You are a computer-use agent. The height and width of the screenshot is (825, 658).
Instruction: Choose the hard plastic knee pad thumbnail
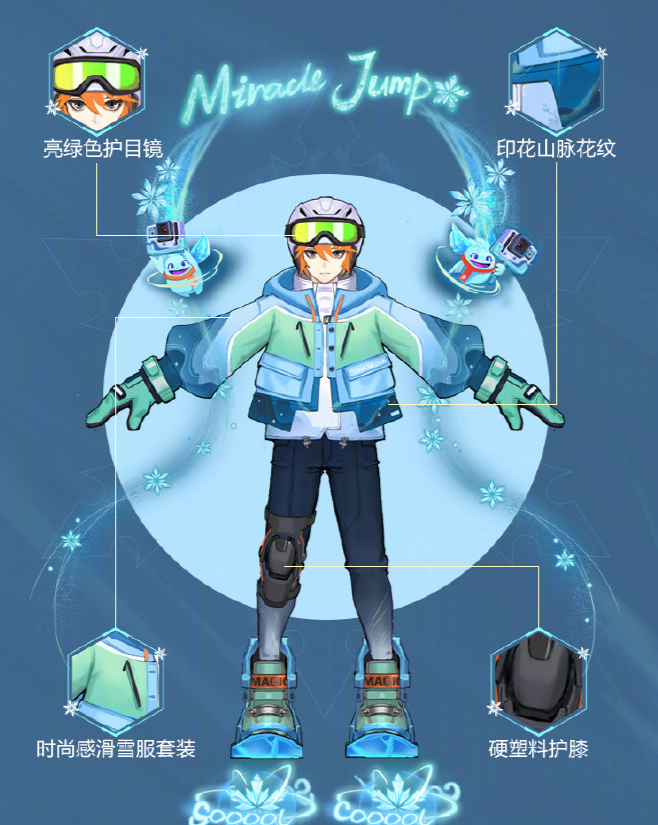[540, 680]
